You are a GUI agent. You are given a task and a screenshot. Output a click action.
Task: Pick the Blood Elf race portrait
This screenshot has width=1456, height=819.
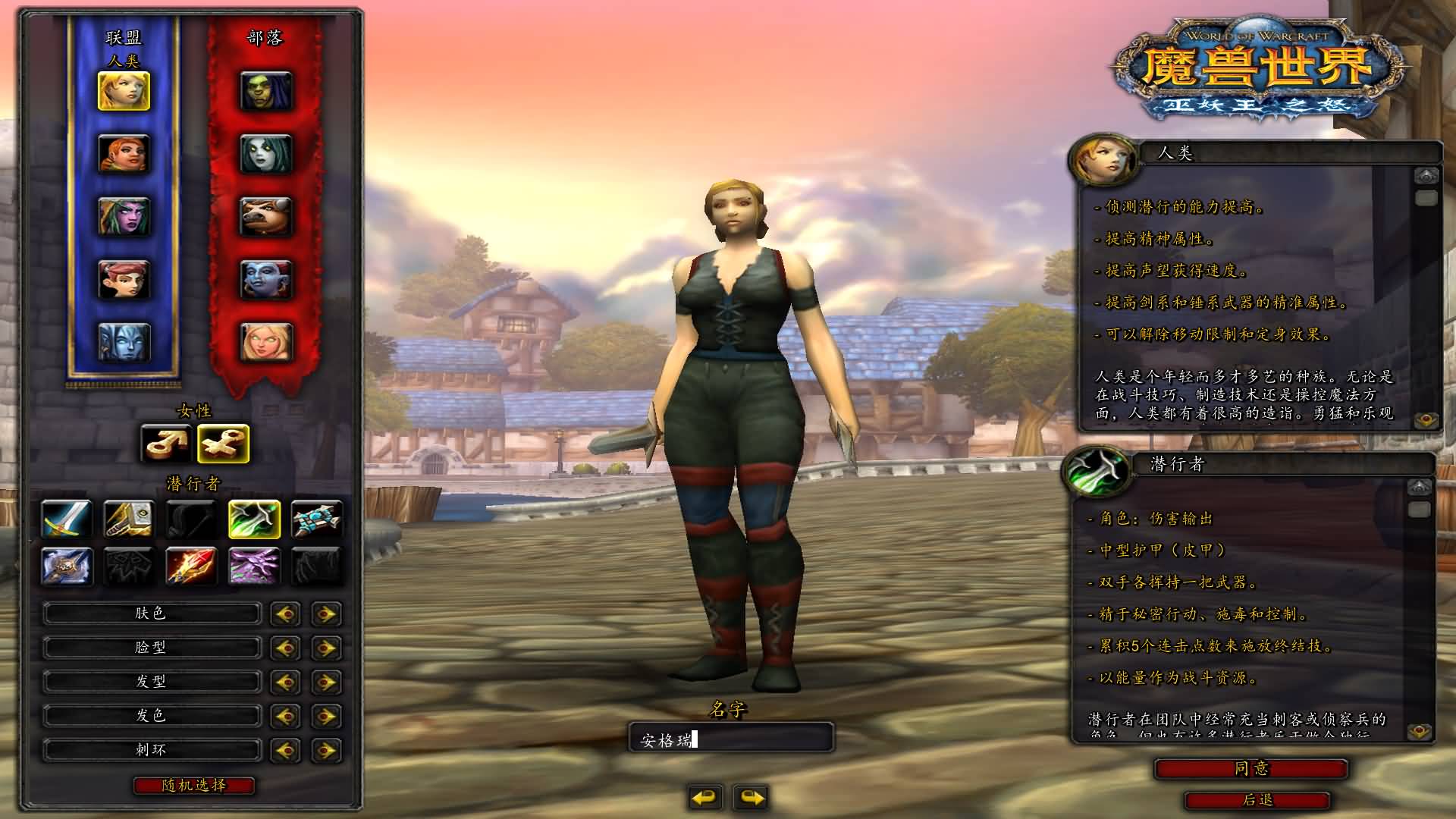click(x=266, y=342)
